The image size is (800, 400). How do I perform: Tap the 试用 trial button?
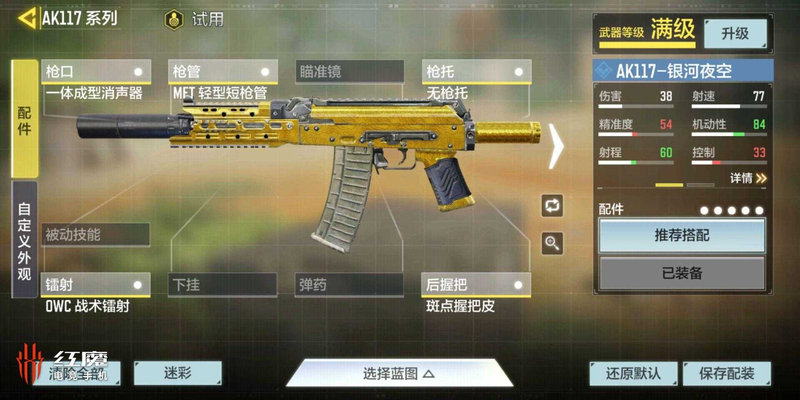[x=195, y=19]
